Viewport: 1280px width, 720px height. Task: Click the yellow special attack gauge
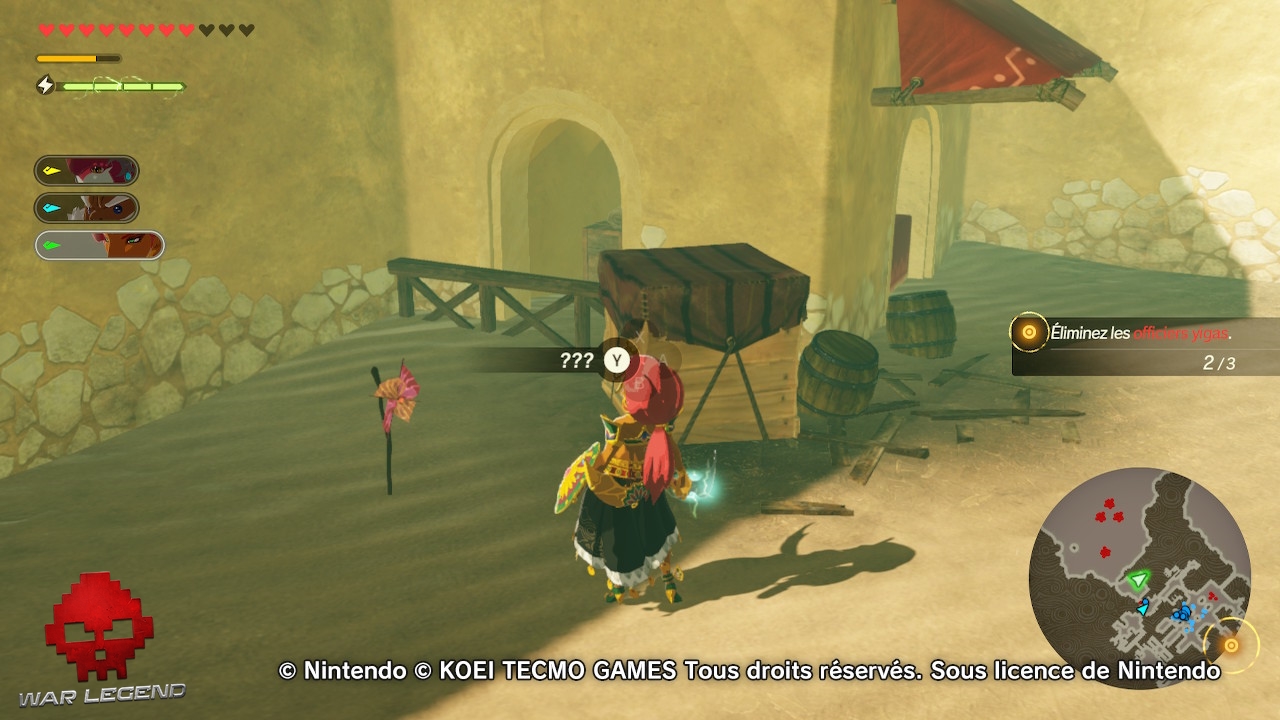78,58
